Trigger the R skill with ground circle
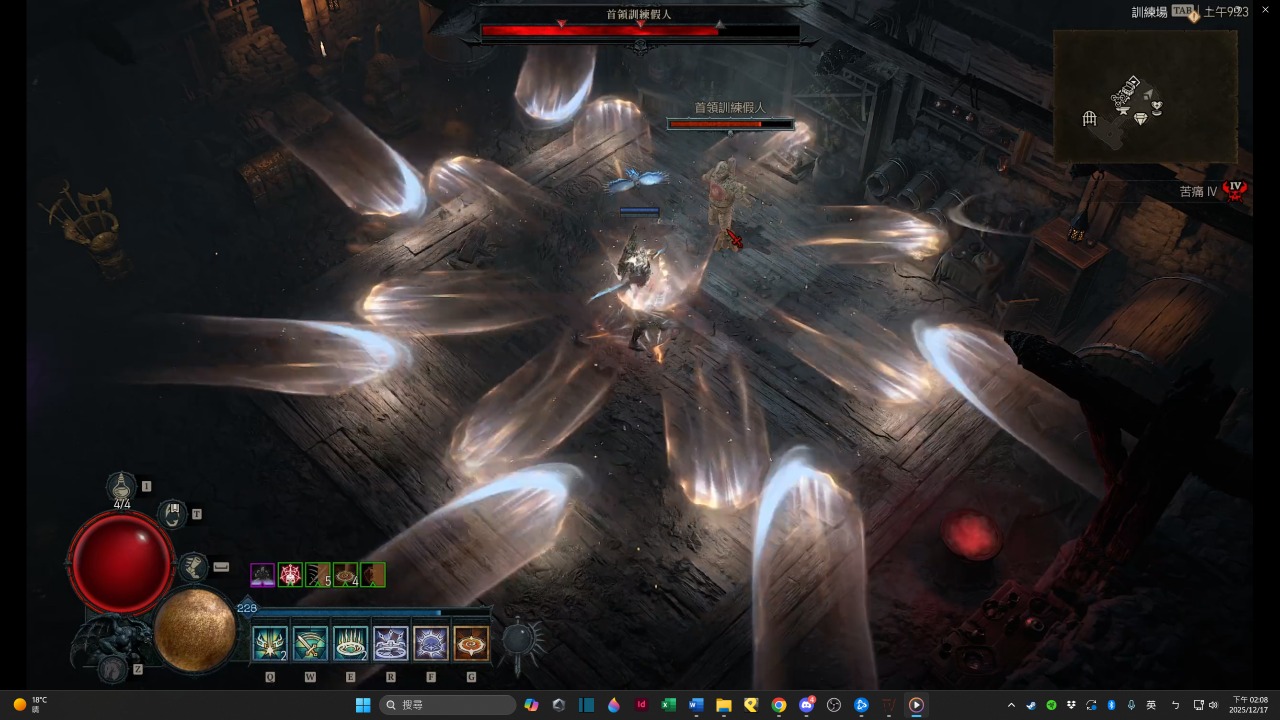The width and height of the screenshot is (1280, 720). 390,643
